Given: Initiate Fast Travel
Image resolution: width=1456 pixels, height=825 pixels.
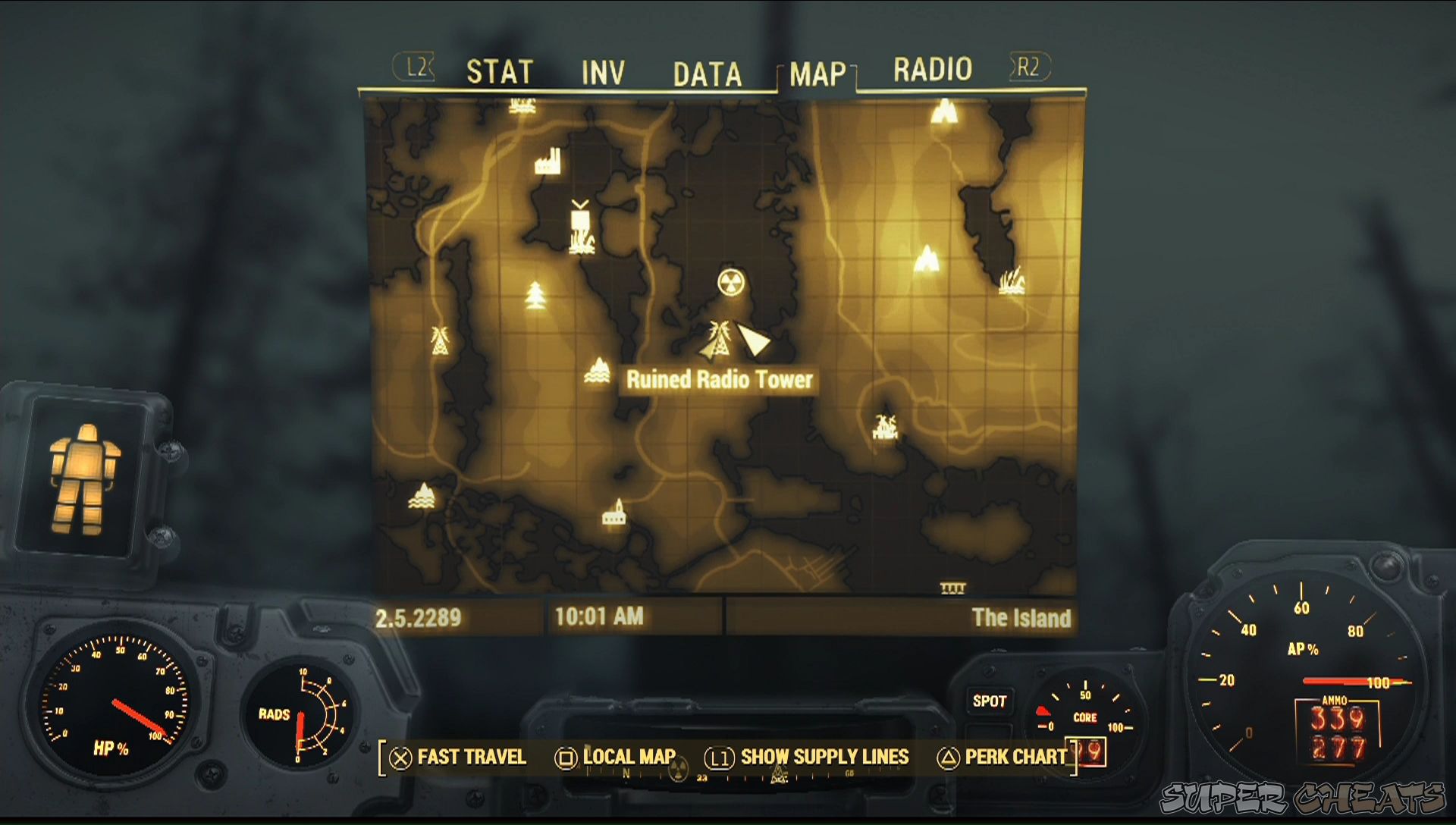Looking at the screenshot, I should coord(472,757).
